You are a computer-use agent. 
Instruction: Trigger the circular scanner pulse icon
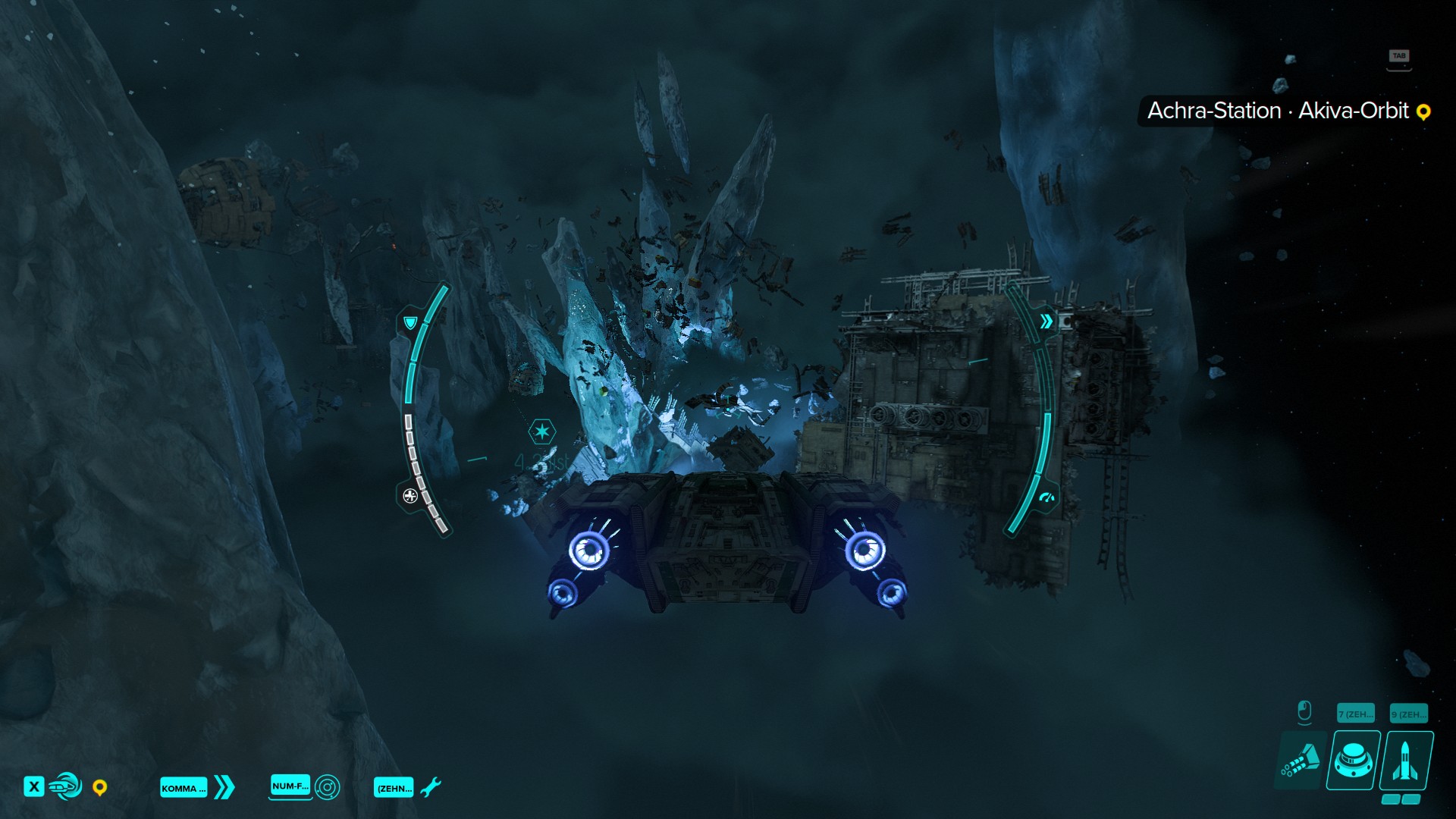coord(327,787)
